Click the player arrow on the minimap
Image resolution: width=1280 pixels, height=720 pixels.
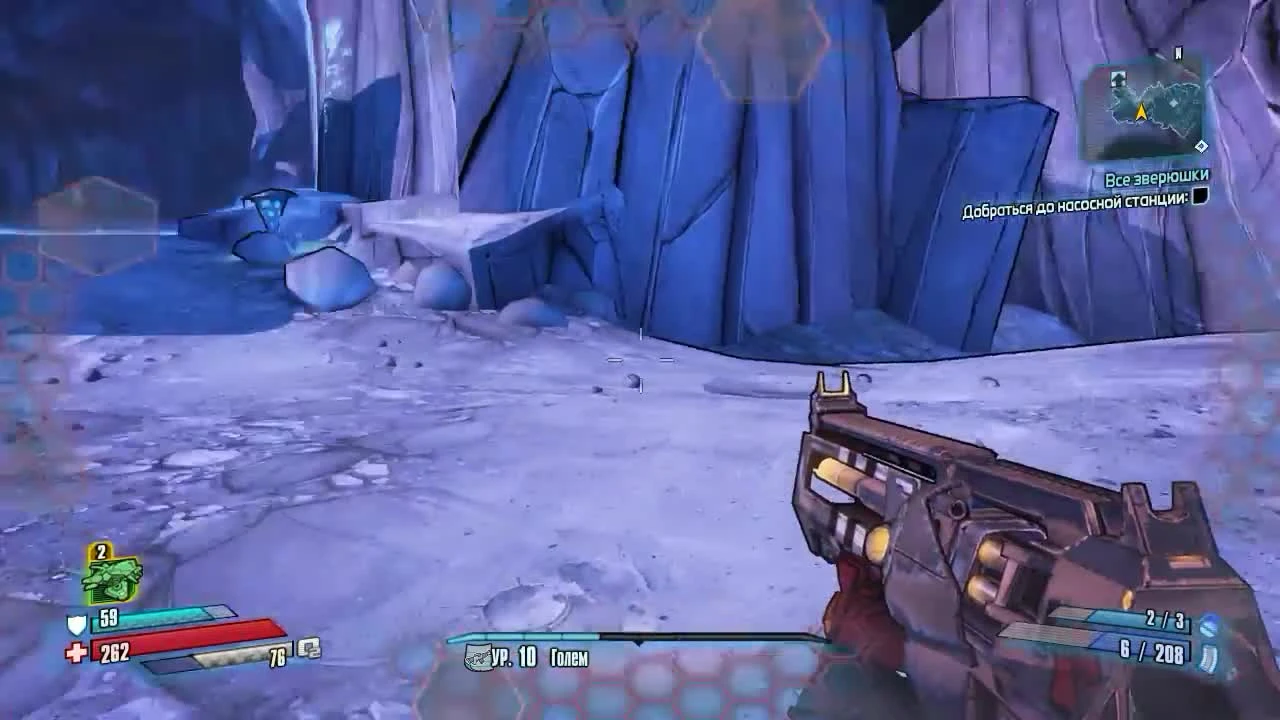[1143, 110]
